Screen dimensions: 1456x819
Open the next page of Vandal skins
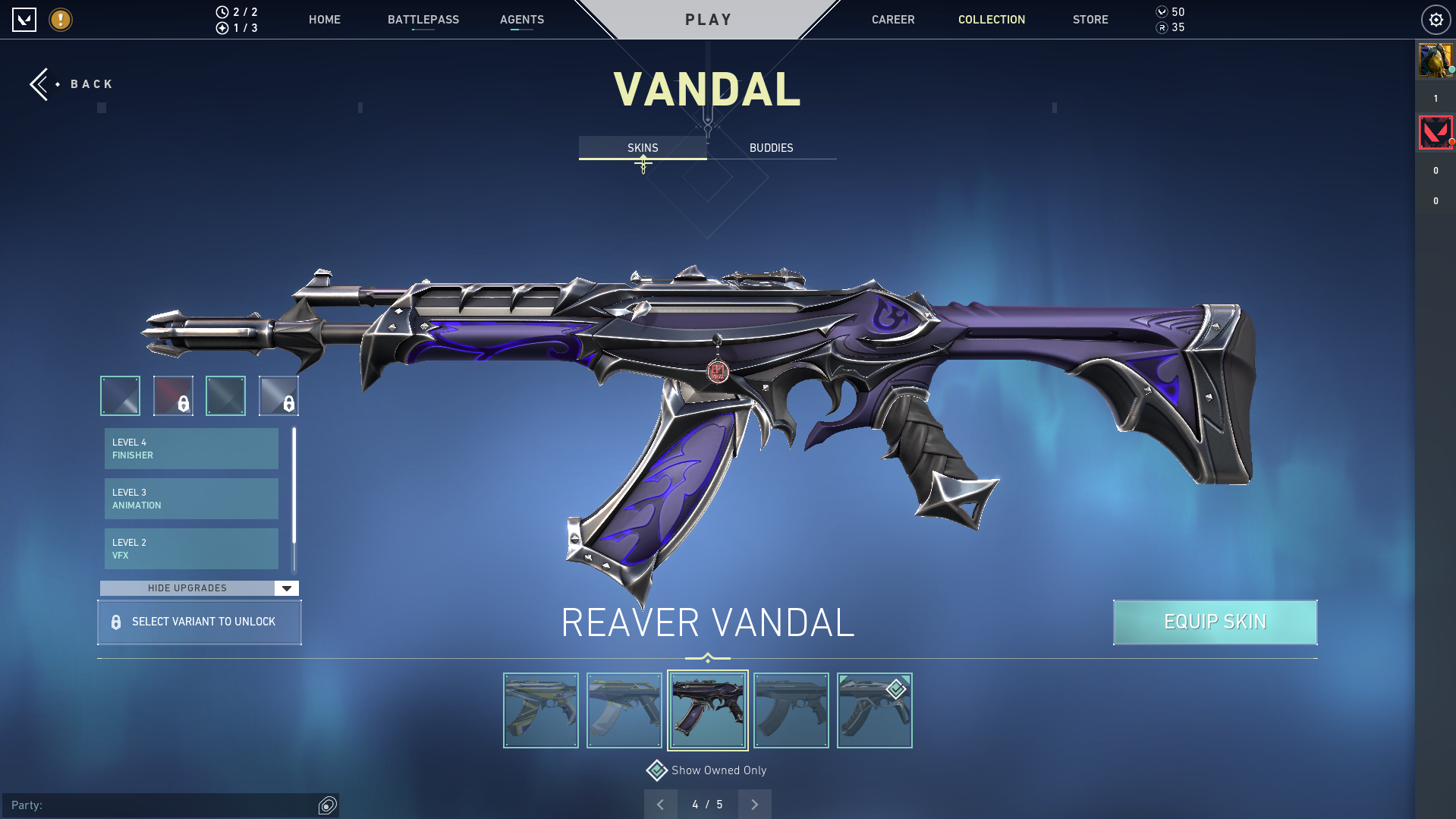tap(753, 804)
